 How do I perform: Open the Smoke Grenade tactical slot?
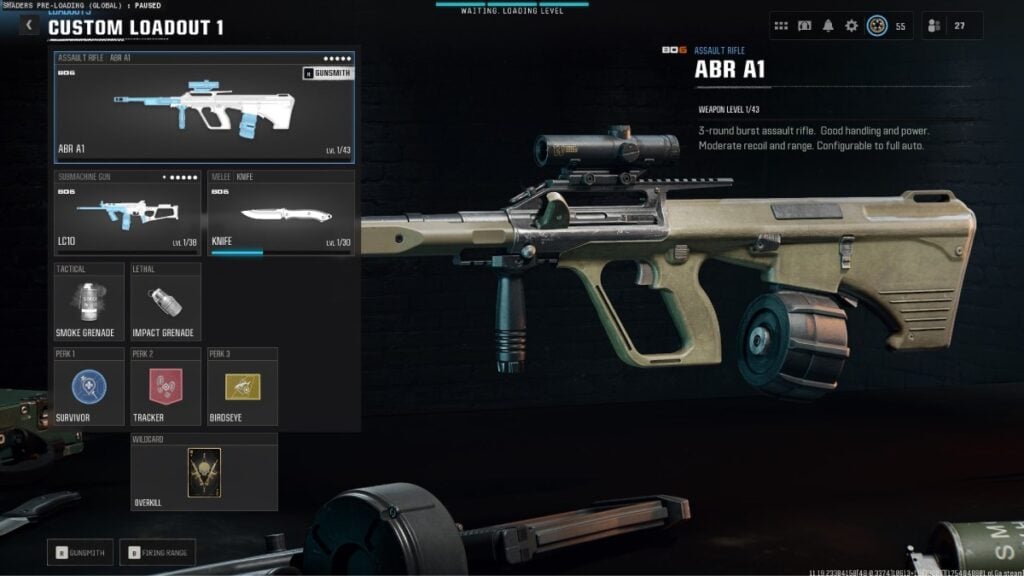(89, 302)
